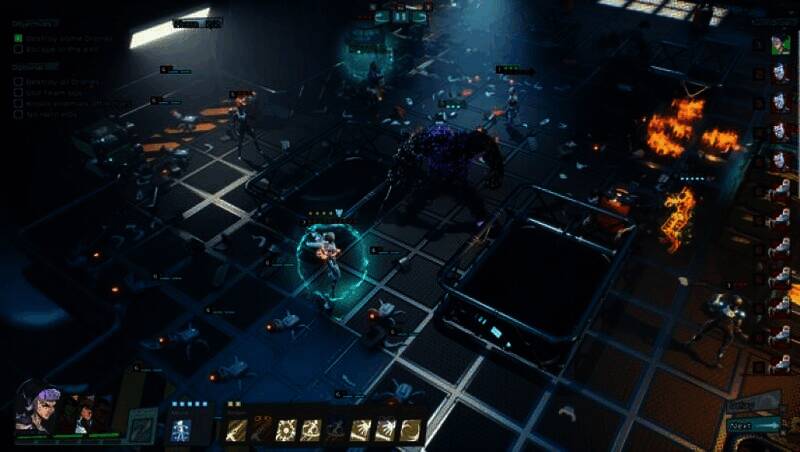Use the first sword weapon ability

(x=237, y=430)
